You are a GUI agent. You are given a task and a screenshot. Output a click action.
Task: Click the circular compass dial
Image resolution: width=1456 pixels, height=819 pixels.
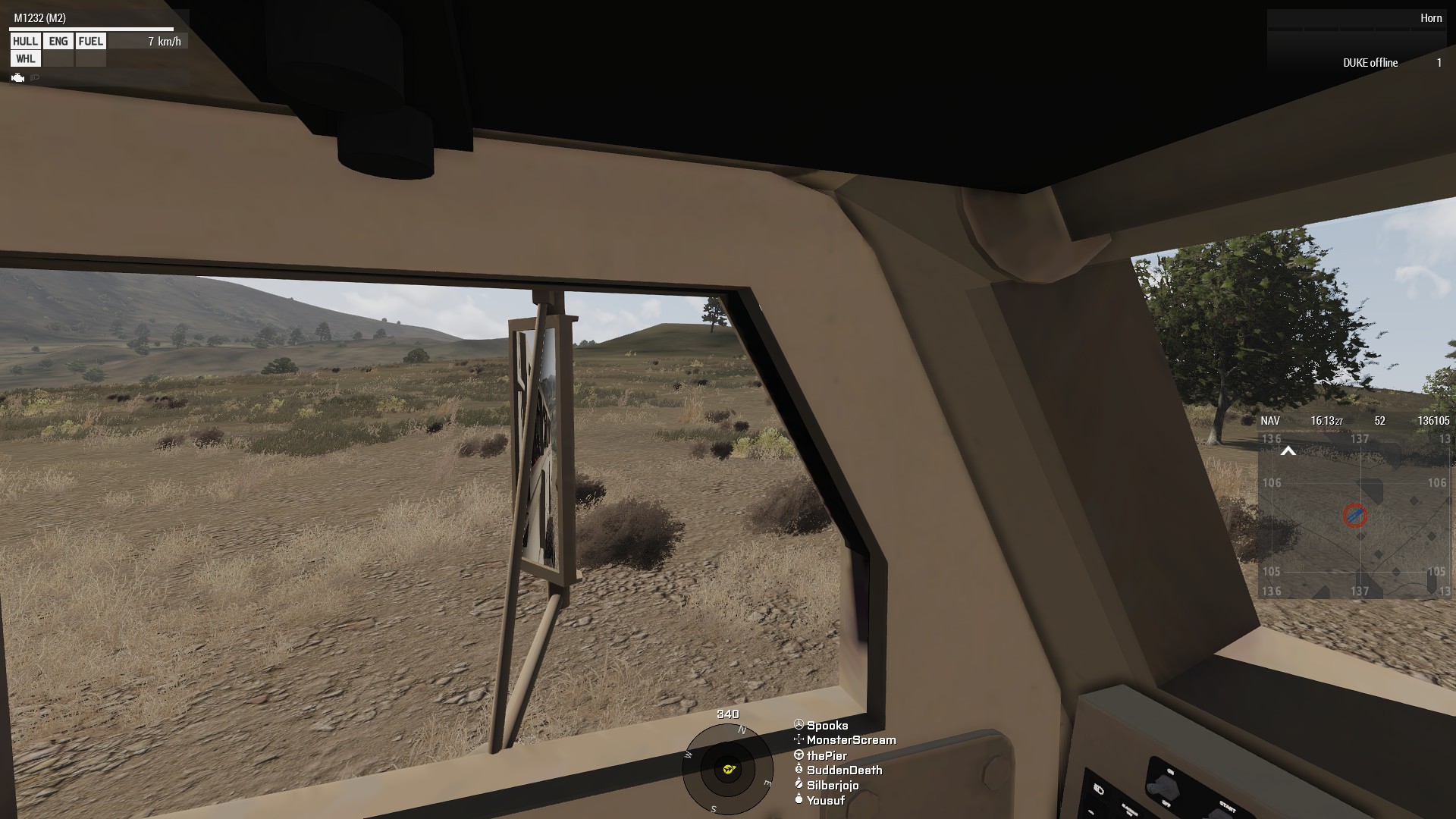point(727,769)
